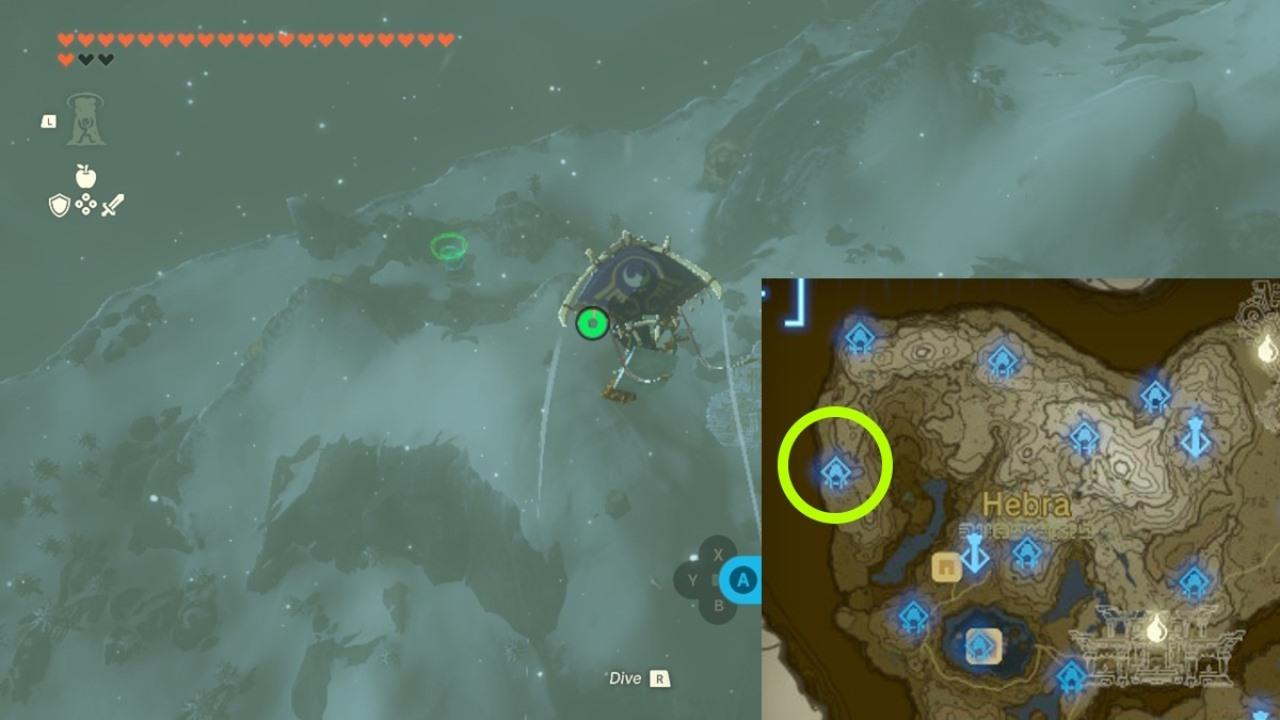Image resolution: width=1280 pixels, height=720 pixels.
Task: Toggle the green Ascend marker on Link
Action: pyautogui.click(x=590, y=322)
